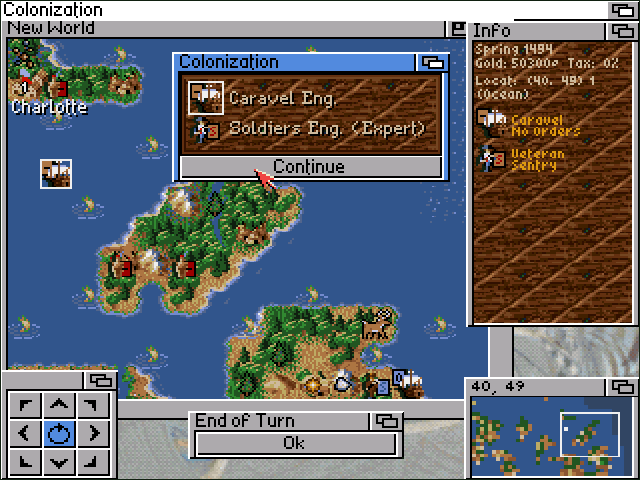Click the left arrow movement button
This screenshot has width=640, height=480.
pos(26,433)
